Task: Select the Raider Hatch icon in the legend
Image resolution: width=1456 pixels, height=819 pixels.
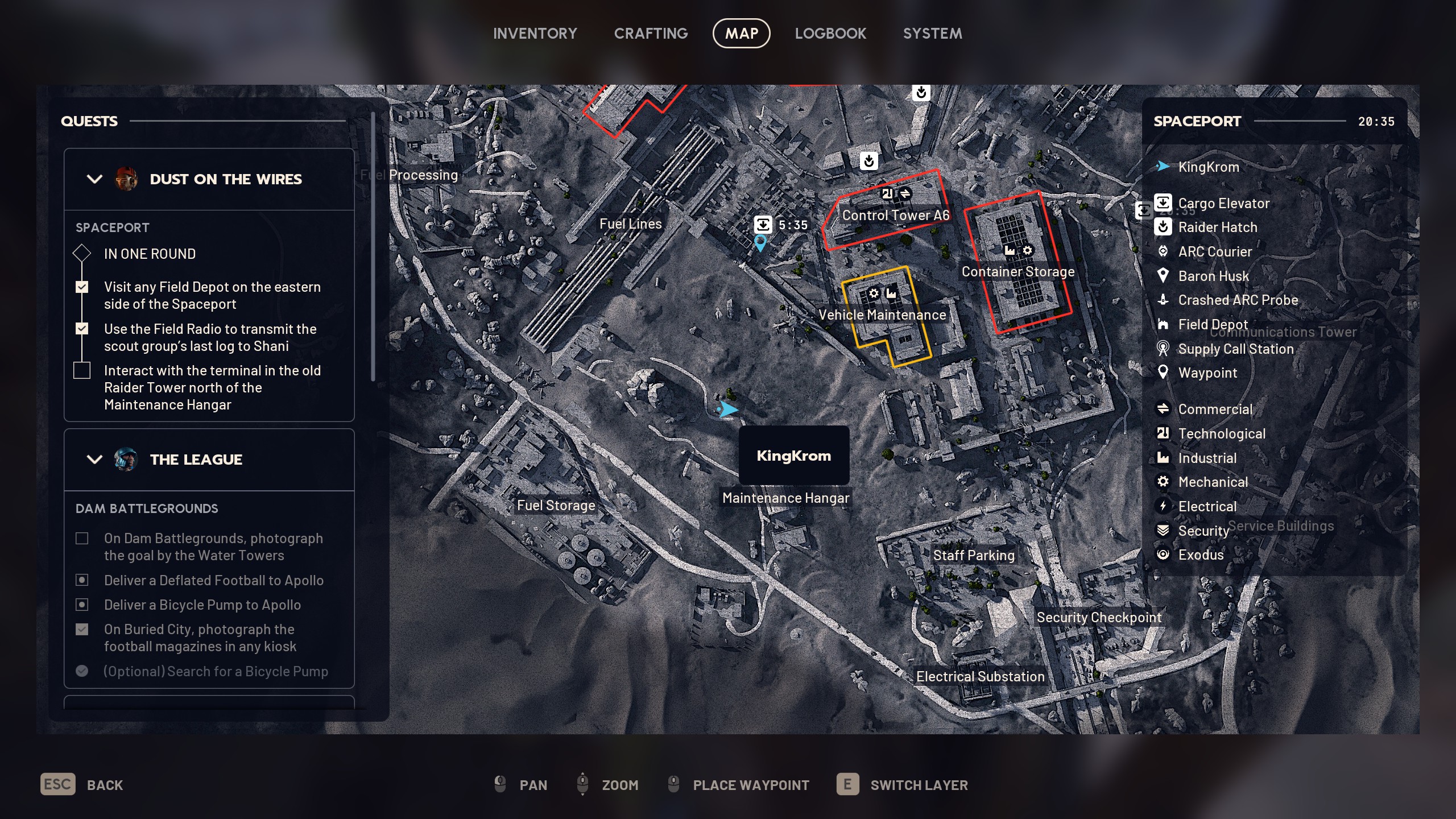Action: pyautogui.click(x=1164, y=227)
